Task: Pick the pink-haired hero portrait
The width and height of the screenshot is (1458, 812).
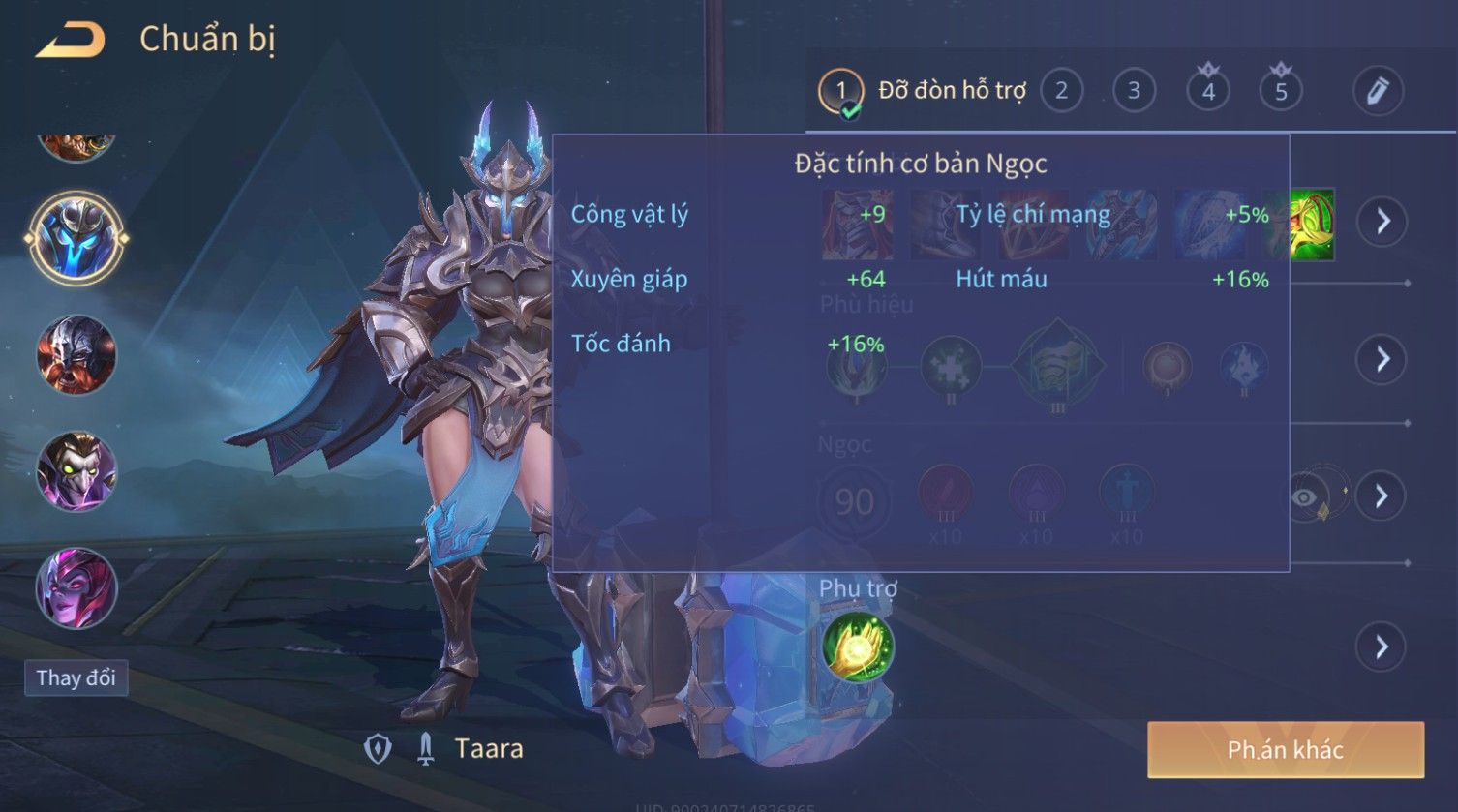Action: (x=76, y=588)
